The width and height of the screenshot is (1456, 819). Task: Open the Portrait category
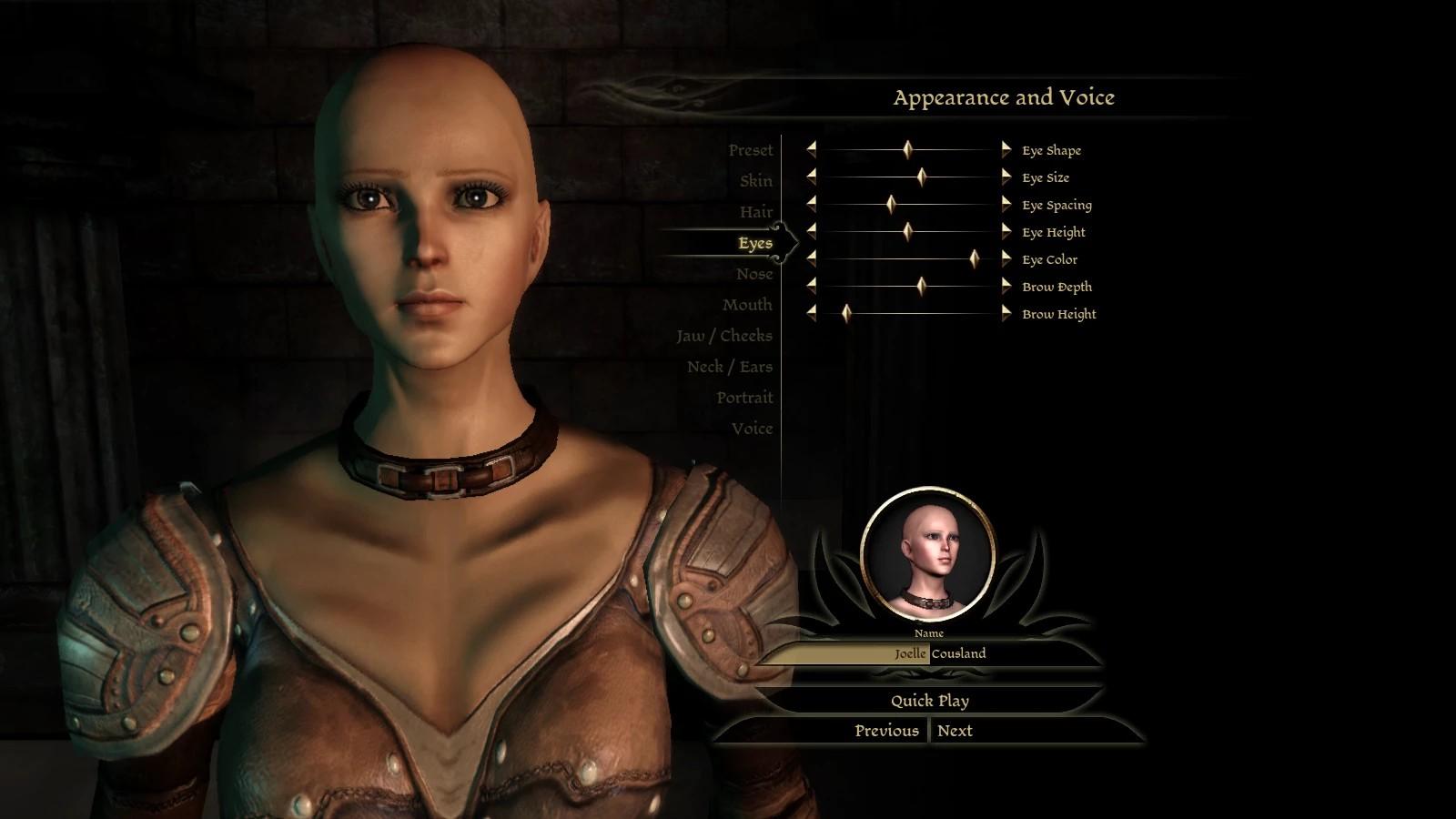[743, 398]
